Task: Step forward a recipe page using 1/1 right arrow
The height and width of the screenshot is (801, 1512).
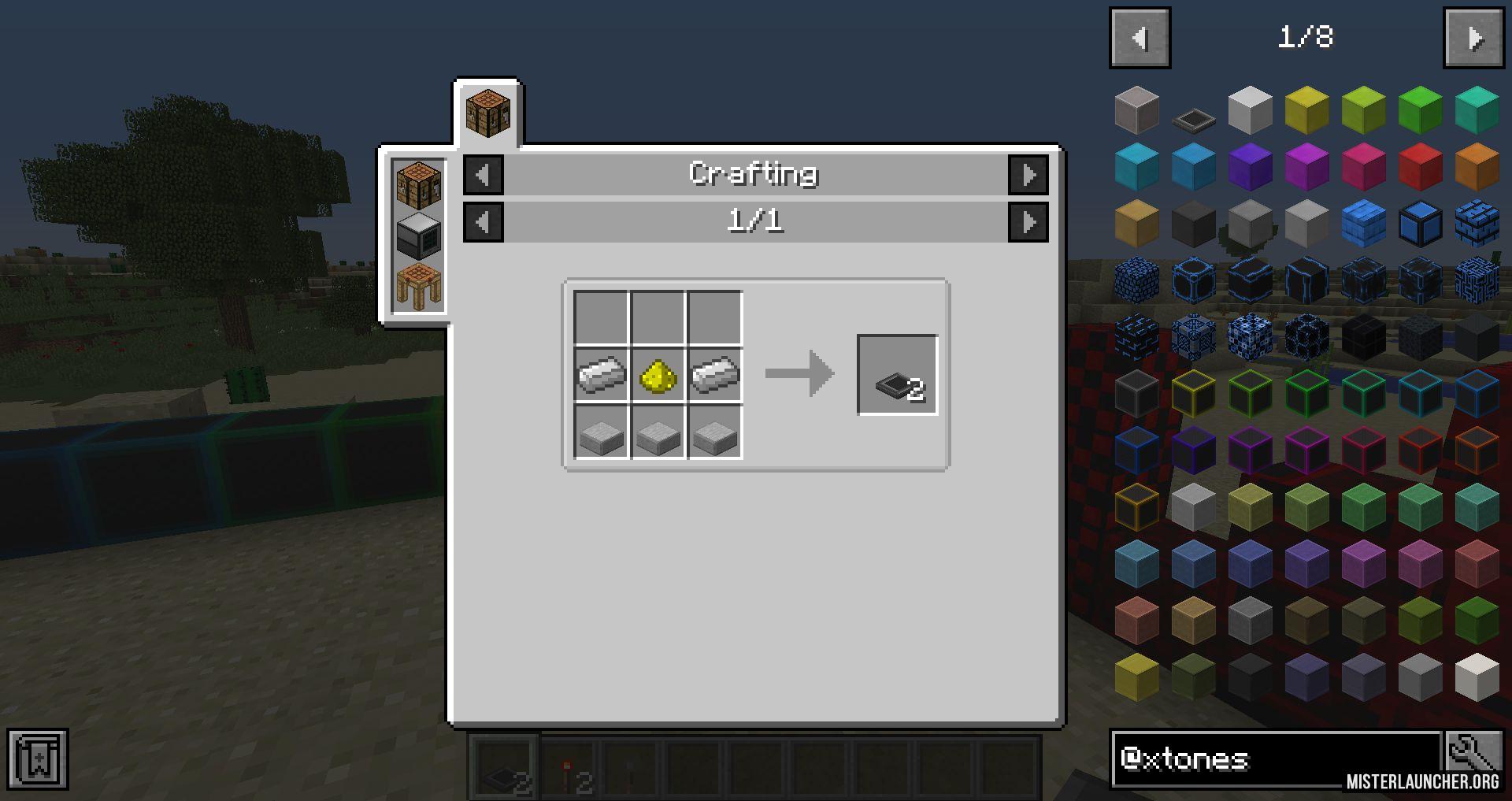Action: click(x=1028, y=221)
